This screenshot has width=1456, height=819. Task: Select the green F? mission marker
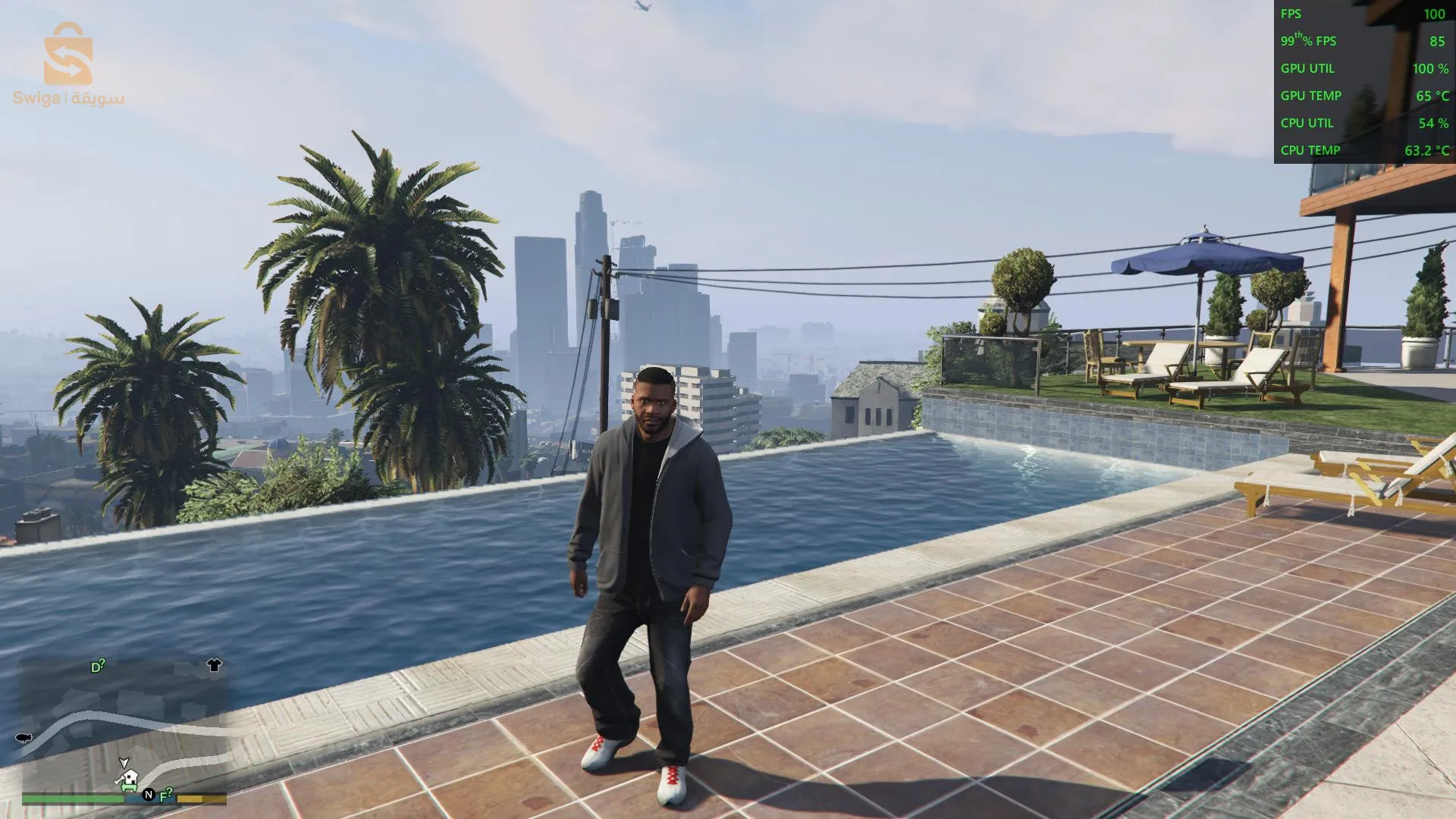point(166,795)
